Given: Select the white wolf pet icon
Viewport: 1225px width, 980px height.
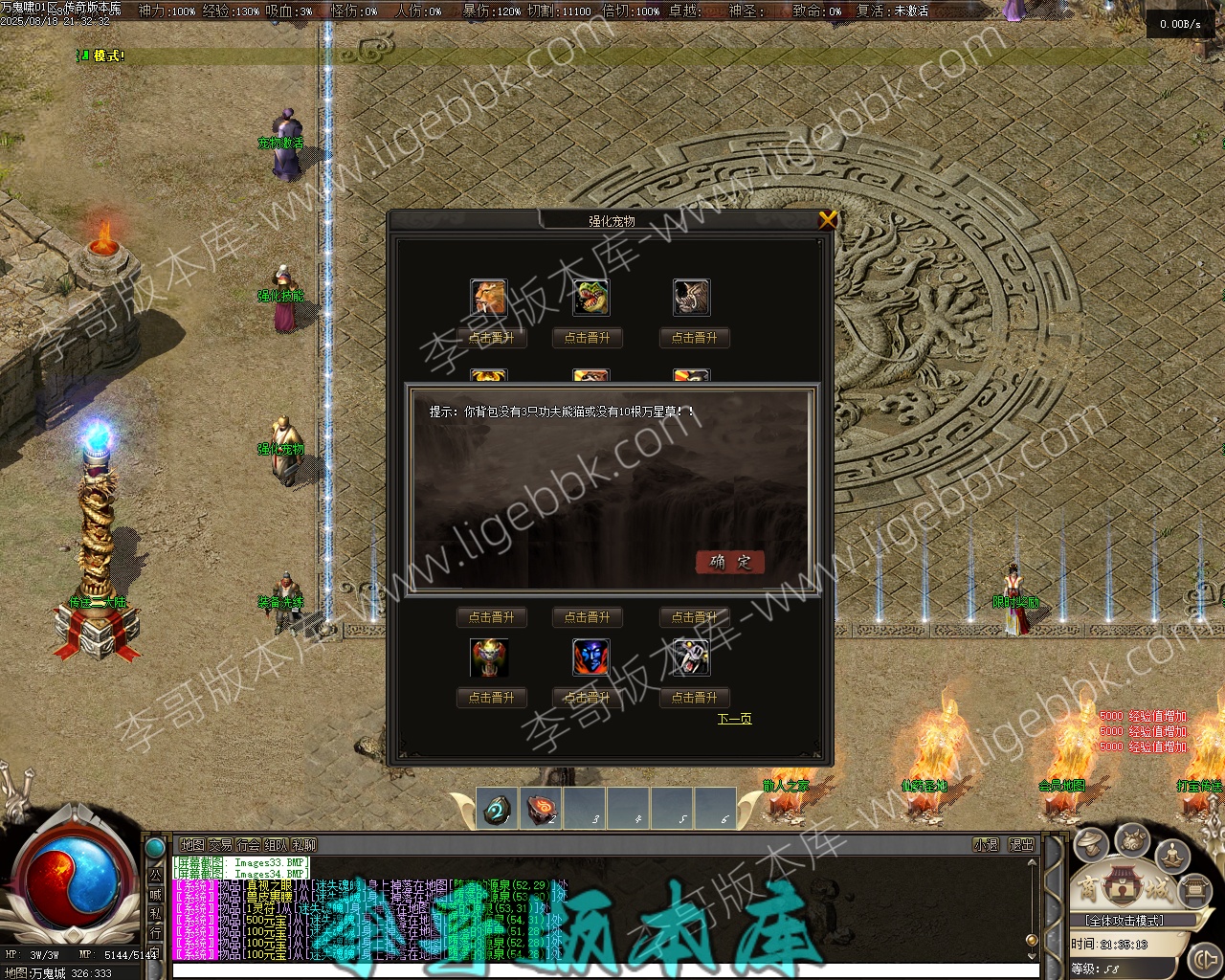Looking at the screenshot, I should [x=691, y=657].
